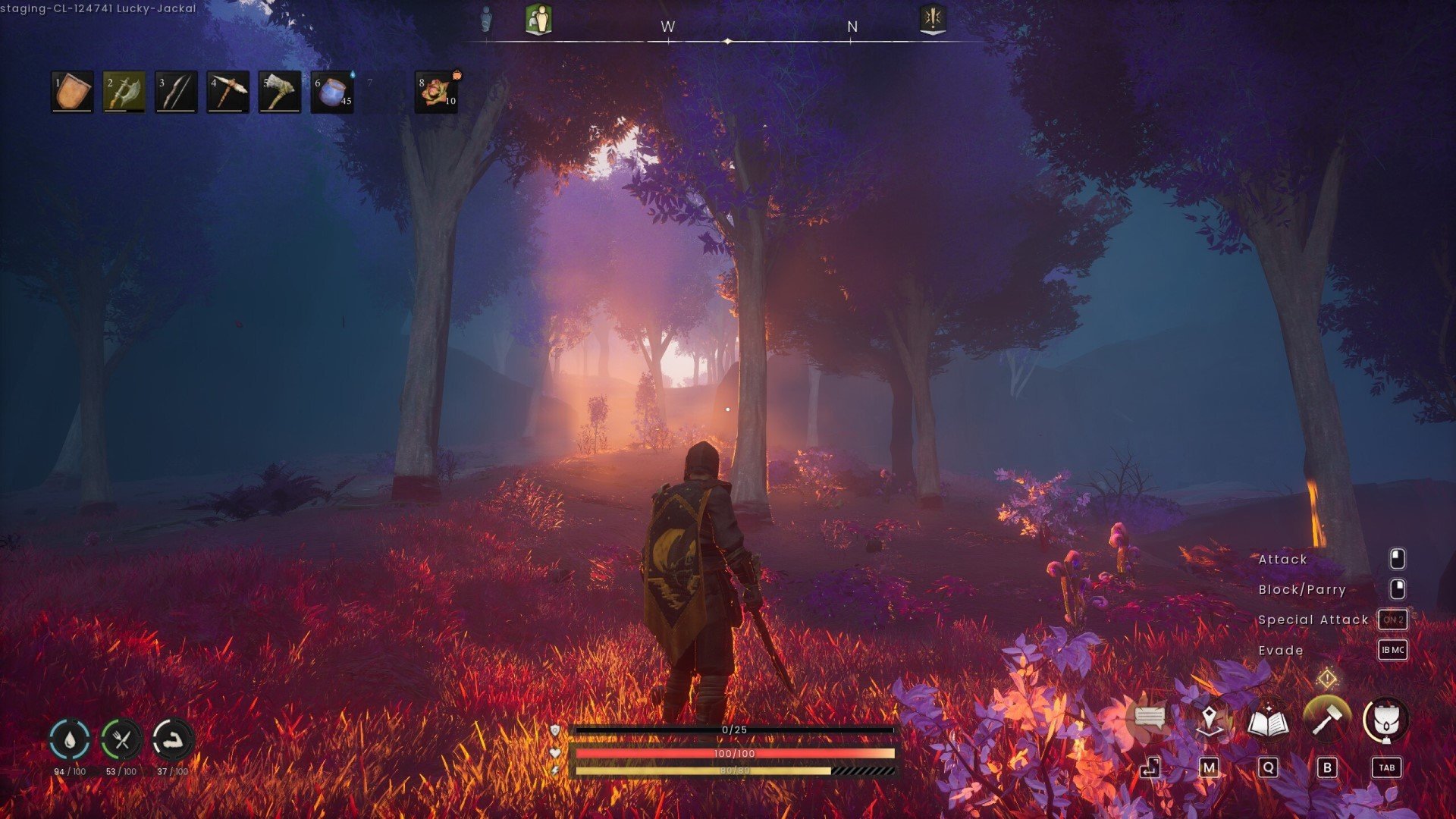
Task: Open the chat speech bubble icon
Action: click(x=1150, y=718)
